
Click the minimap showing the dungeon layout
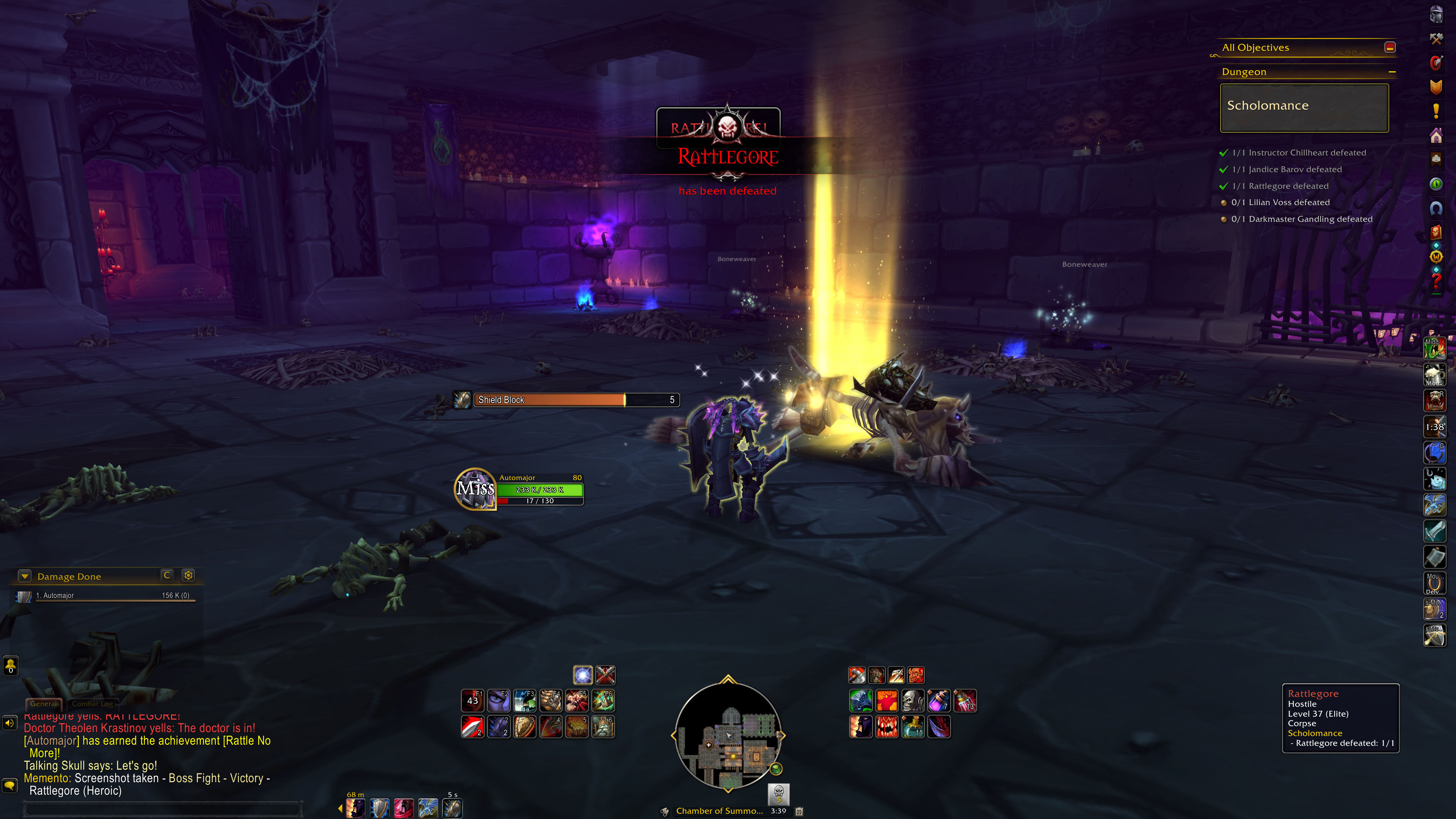tap(728, 734)
